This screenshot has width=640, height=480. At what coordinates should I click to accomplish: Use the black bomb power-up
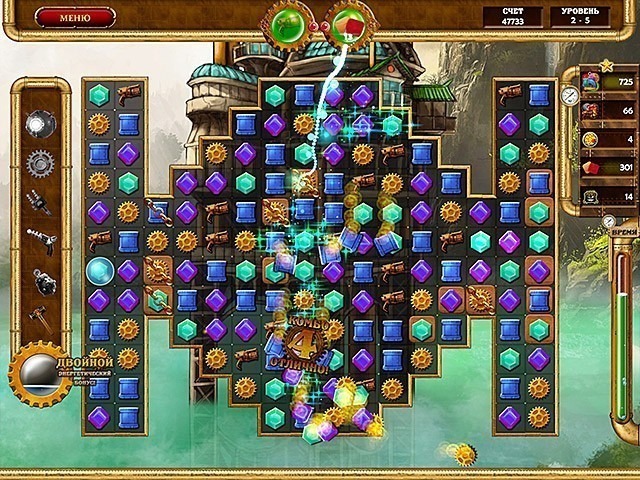pos(41,280)
